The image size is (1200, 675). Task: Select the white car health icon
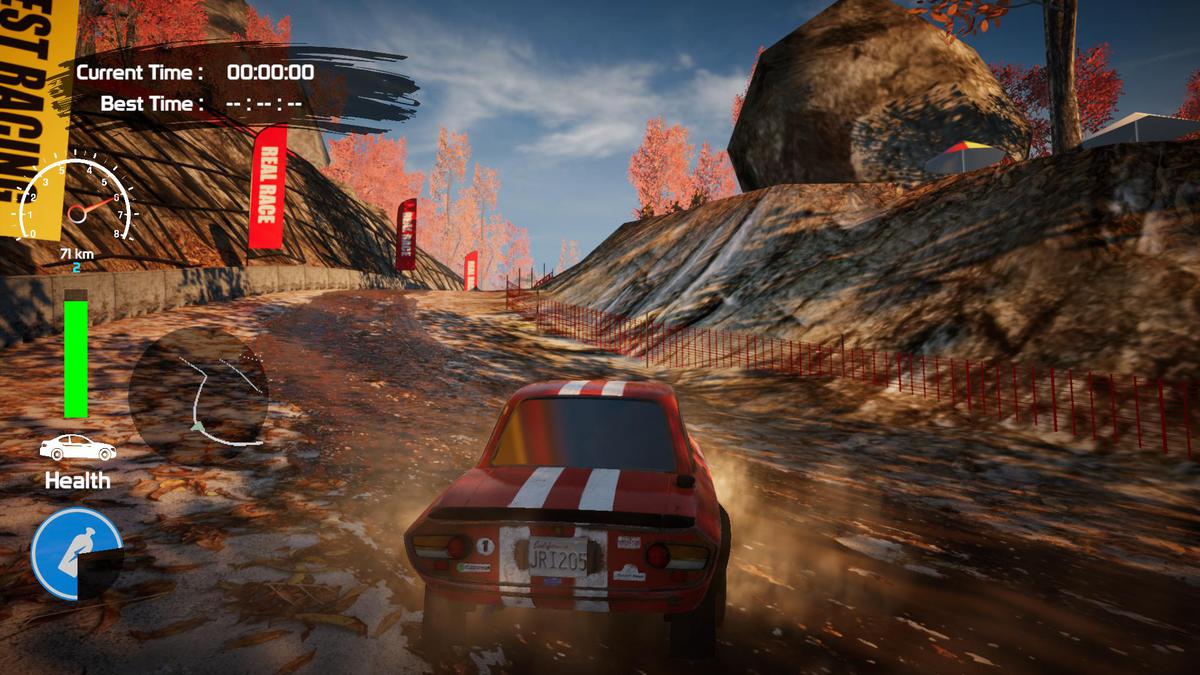pos(77,448)
